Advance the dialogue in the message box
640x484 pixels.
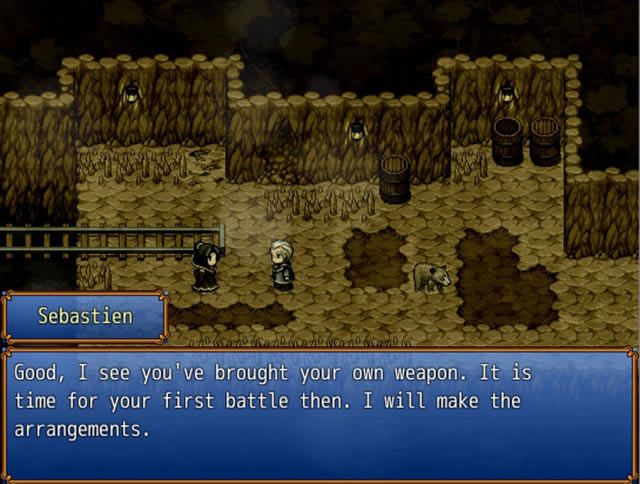318,412
